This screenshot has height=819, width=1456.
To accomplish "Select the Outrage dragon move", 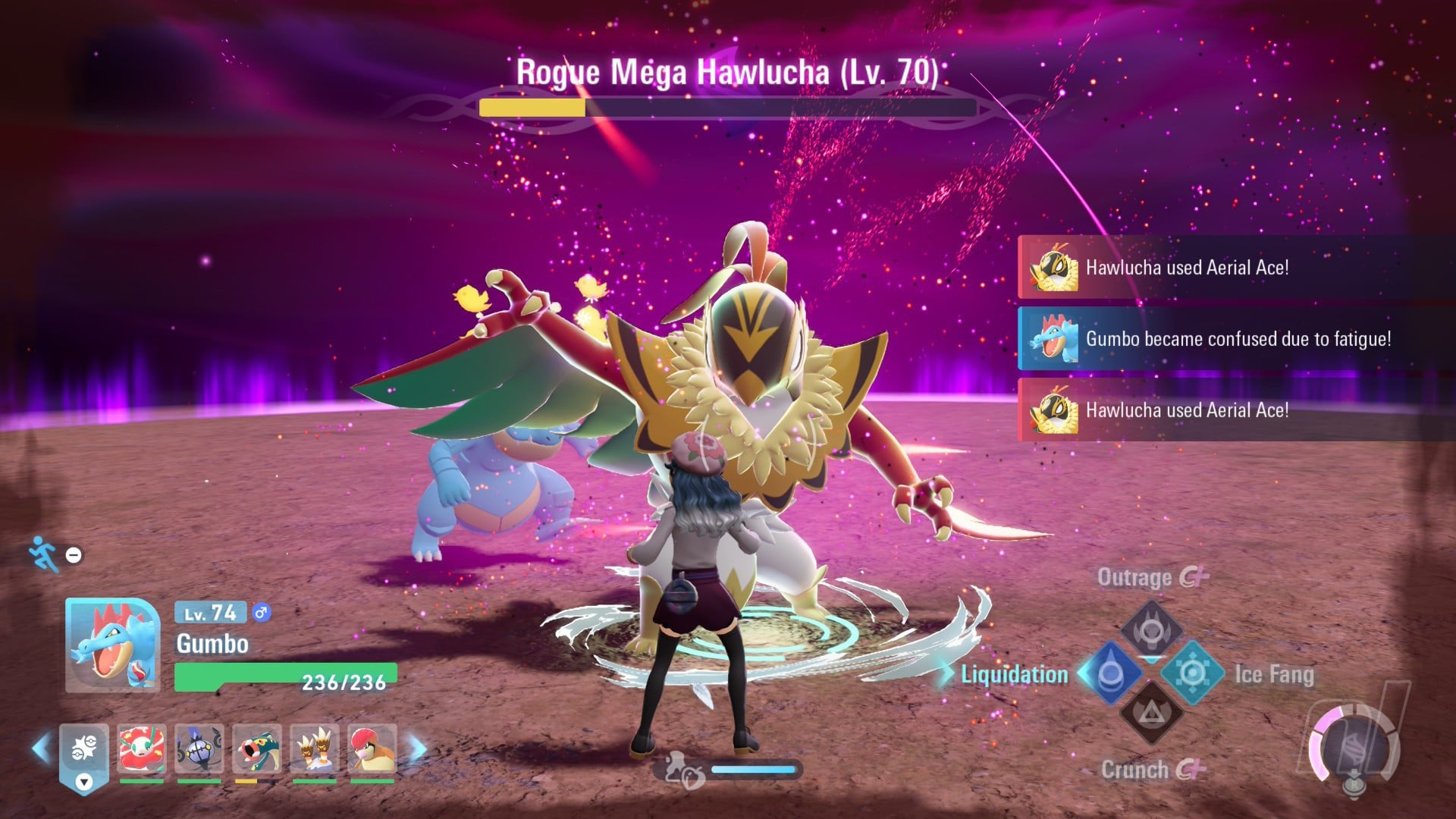I will 1151,629.
